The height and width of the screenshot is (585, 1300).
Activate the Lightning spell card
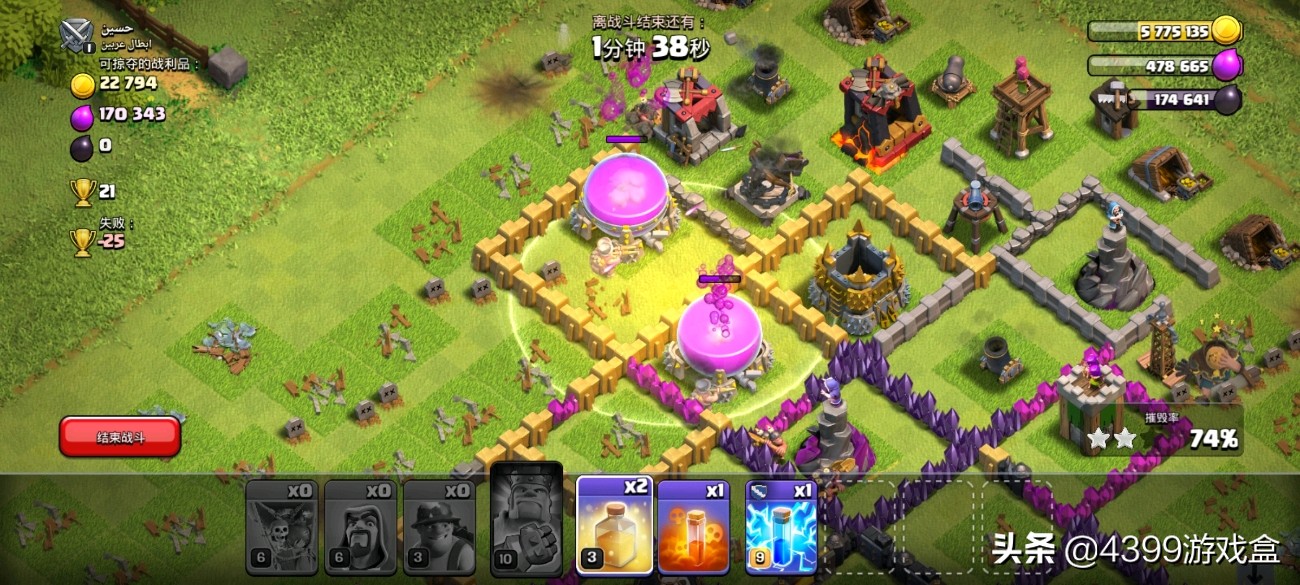tap(781, 526)
